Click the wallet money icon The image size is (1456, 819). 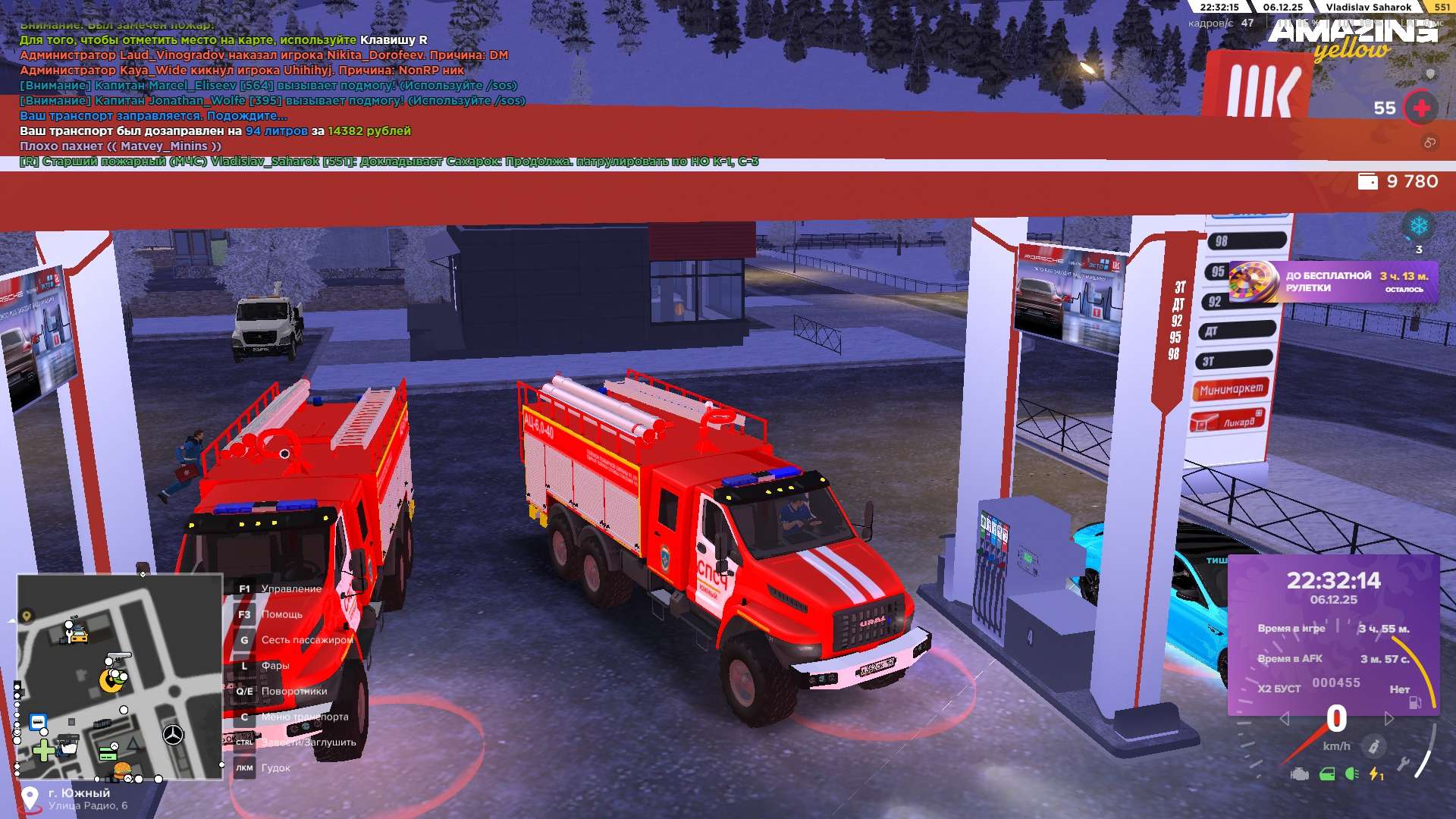click(1367, 182)
